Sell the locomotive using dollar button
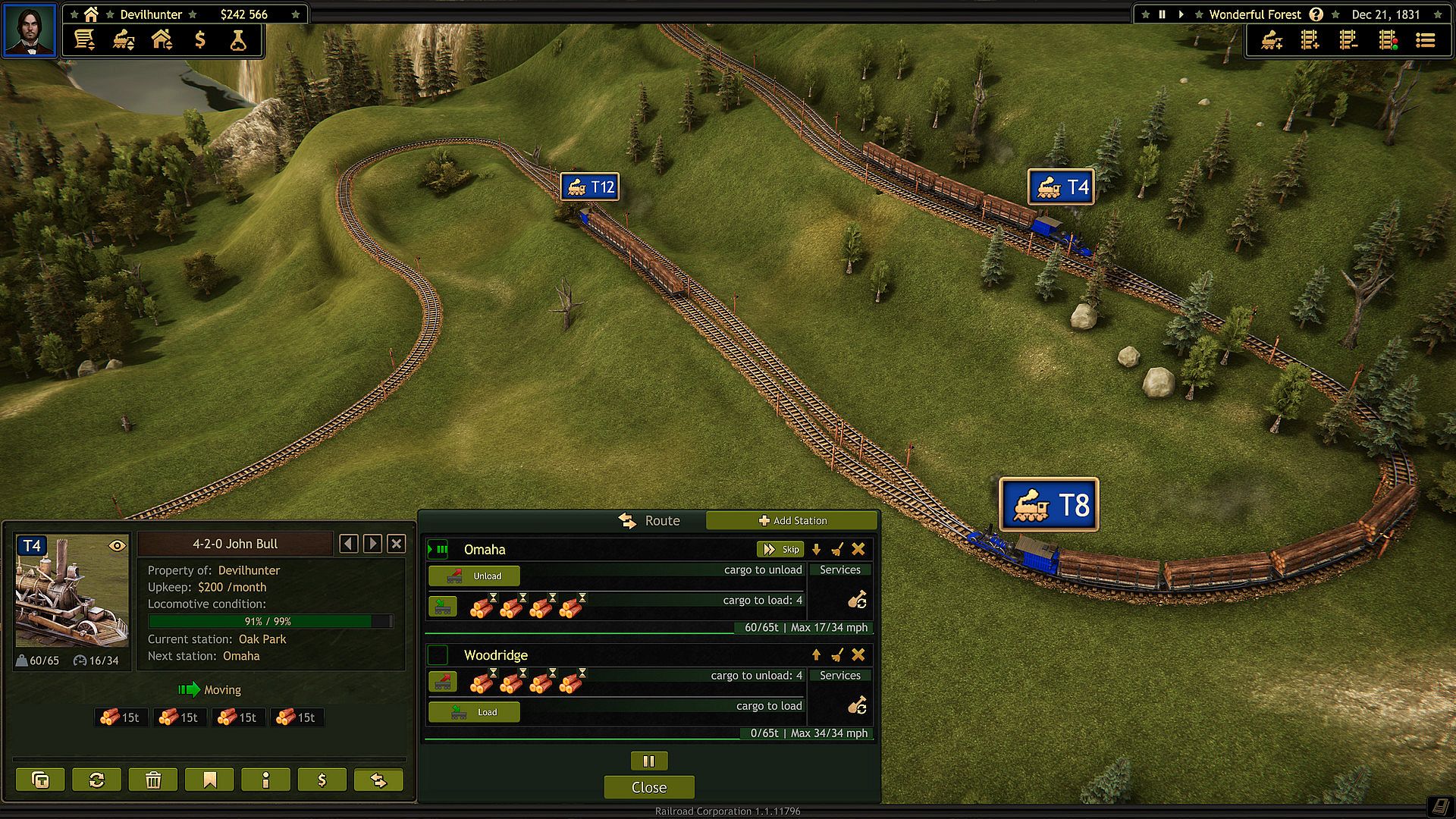1456x819 pixels. click(322, 780)
